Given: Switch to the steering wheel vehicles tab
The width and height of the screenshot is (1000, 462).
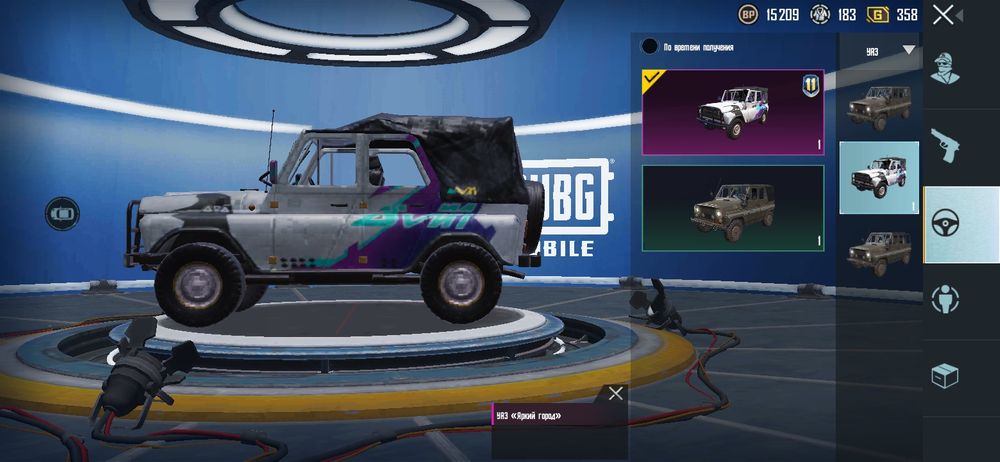Looking at the screenshot, I should pos(945,224).
